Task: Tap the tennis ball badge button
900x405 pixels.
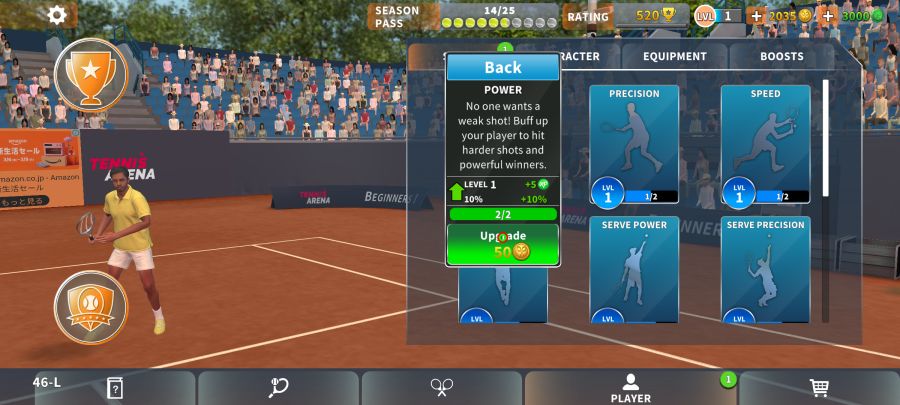Action: [91, 306]
